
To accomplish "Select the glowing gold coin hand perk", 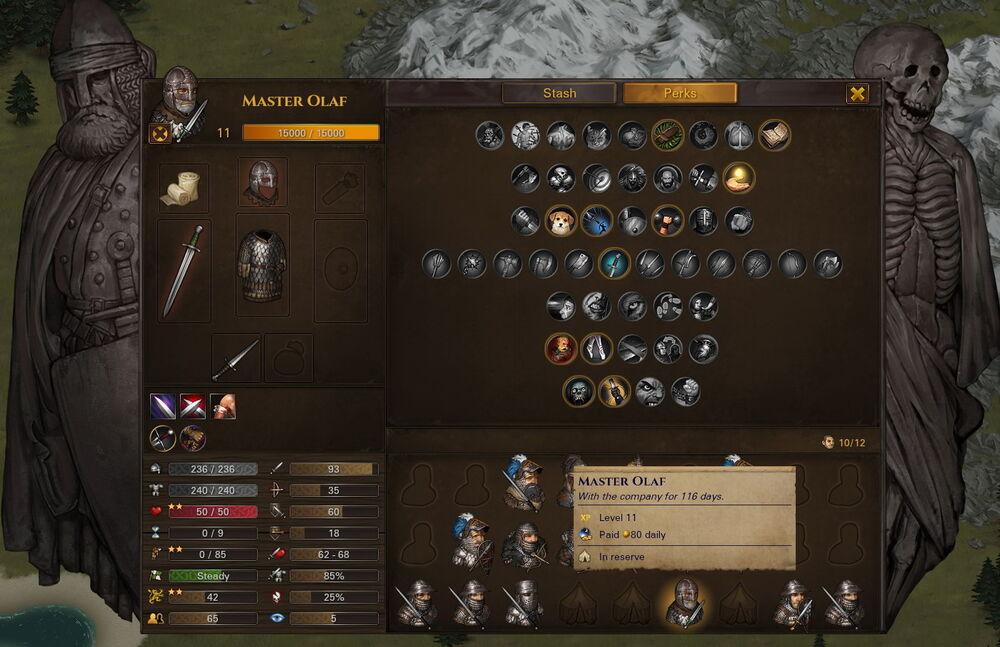I will pyautogui.click(x=739, y=178).
